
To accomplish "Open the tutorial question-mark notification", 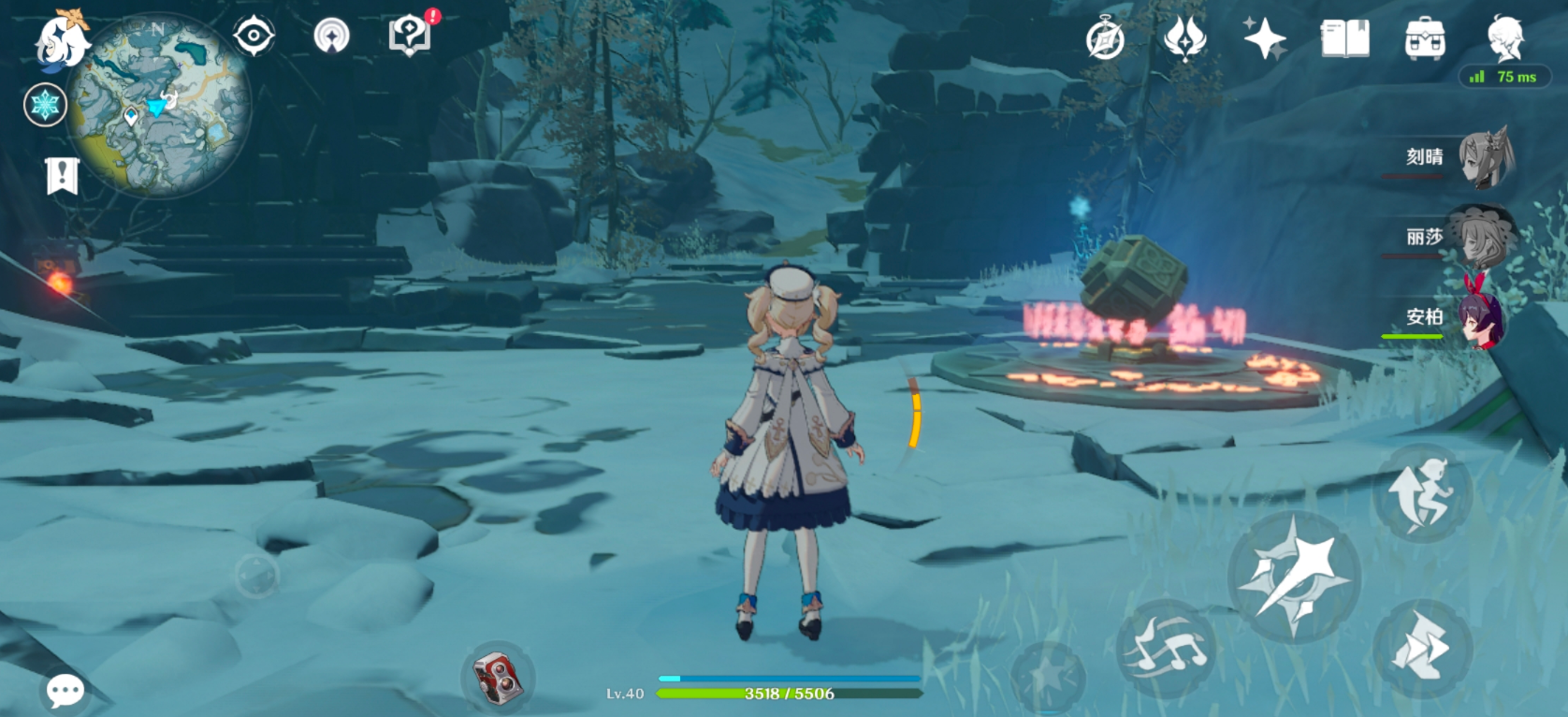I will click(410, 36).
